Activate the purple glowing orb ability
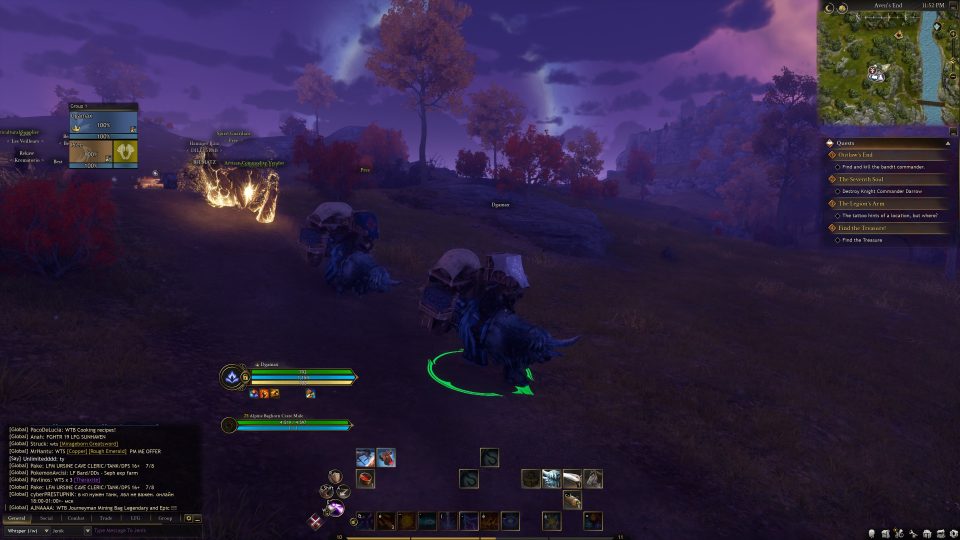The image size is (960, 540). [337, 510]
